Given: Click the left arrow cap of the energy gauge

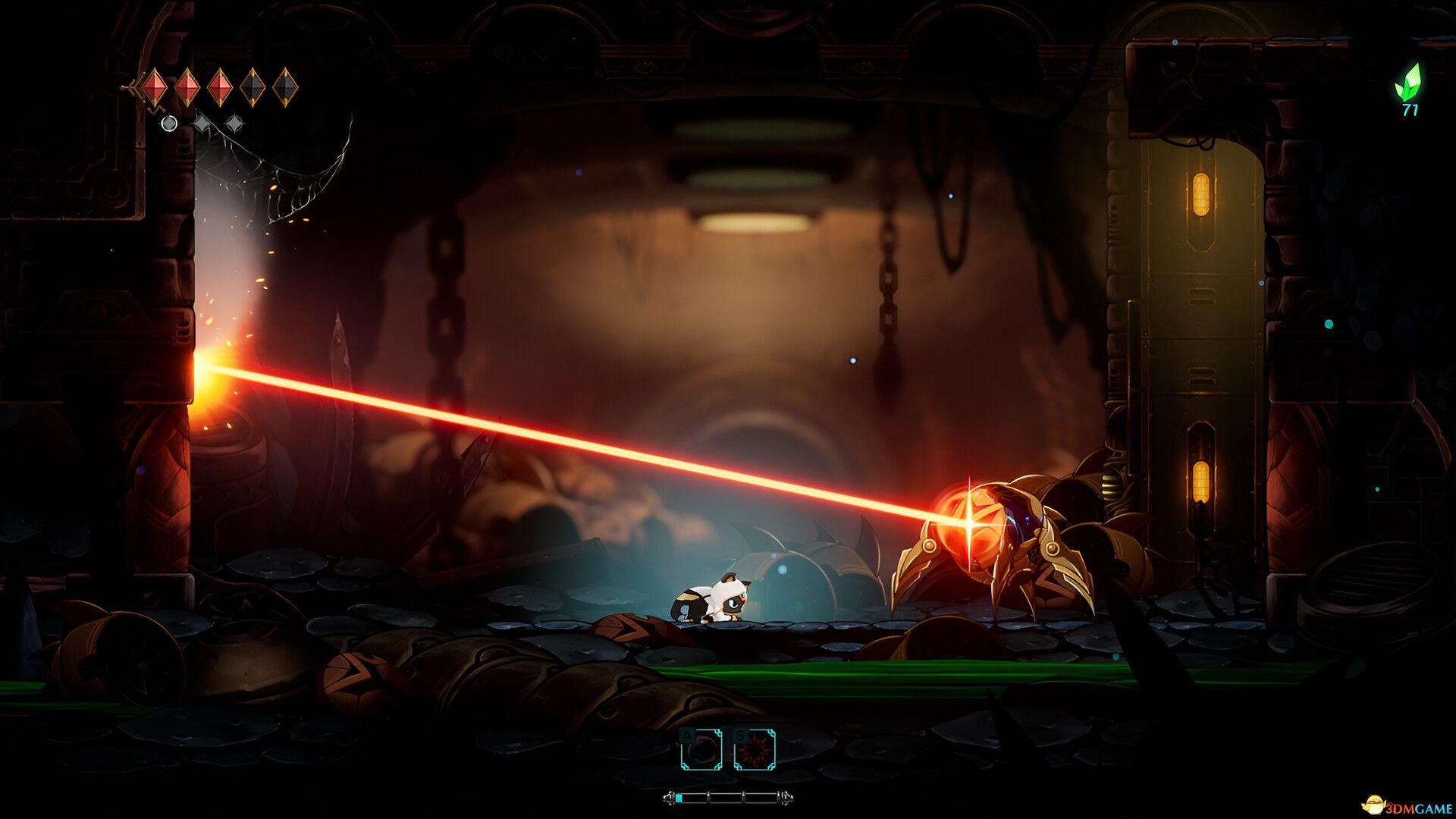Looking at the screenshot, I should coord(670,799).
